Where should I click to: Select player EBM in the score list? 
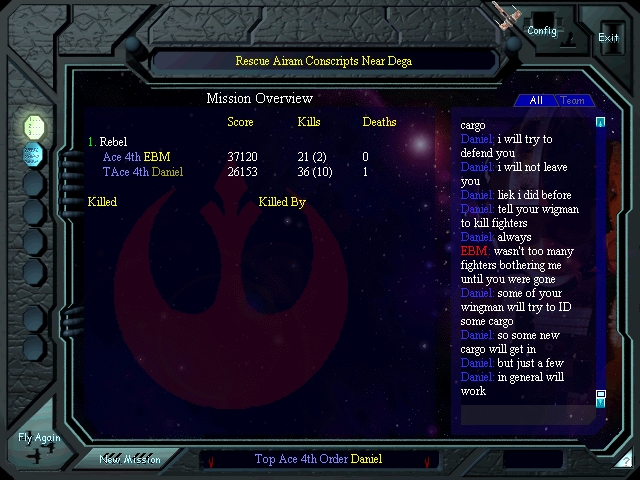(x=157, y=157)
